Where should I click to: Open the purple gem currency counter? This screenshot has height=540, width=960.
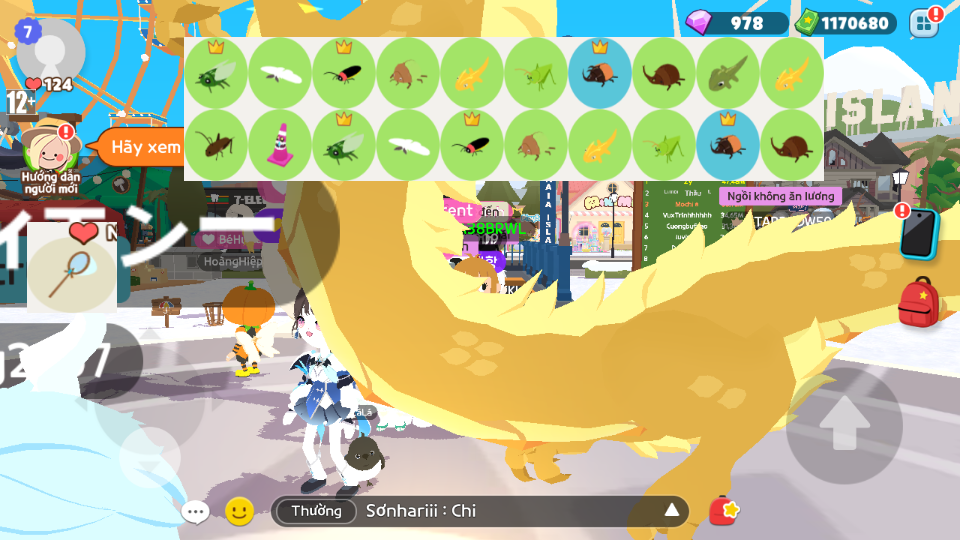point(737,22)
